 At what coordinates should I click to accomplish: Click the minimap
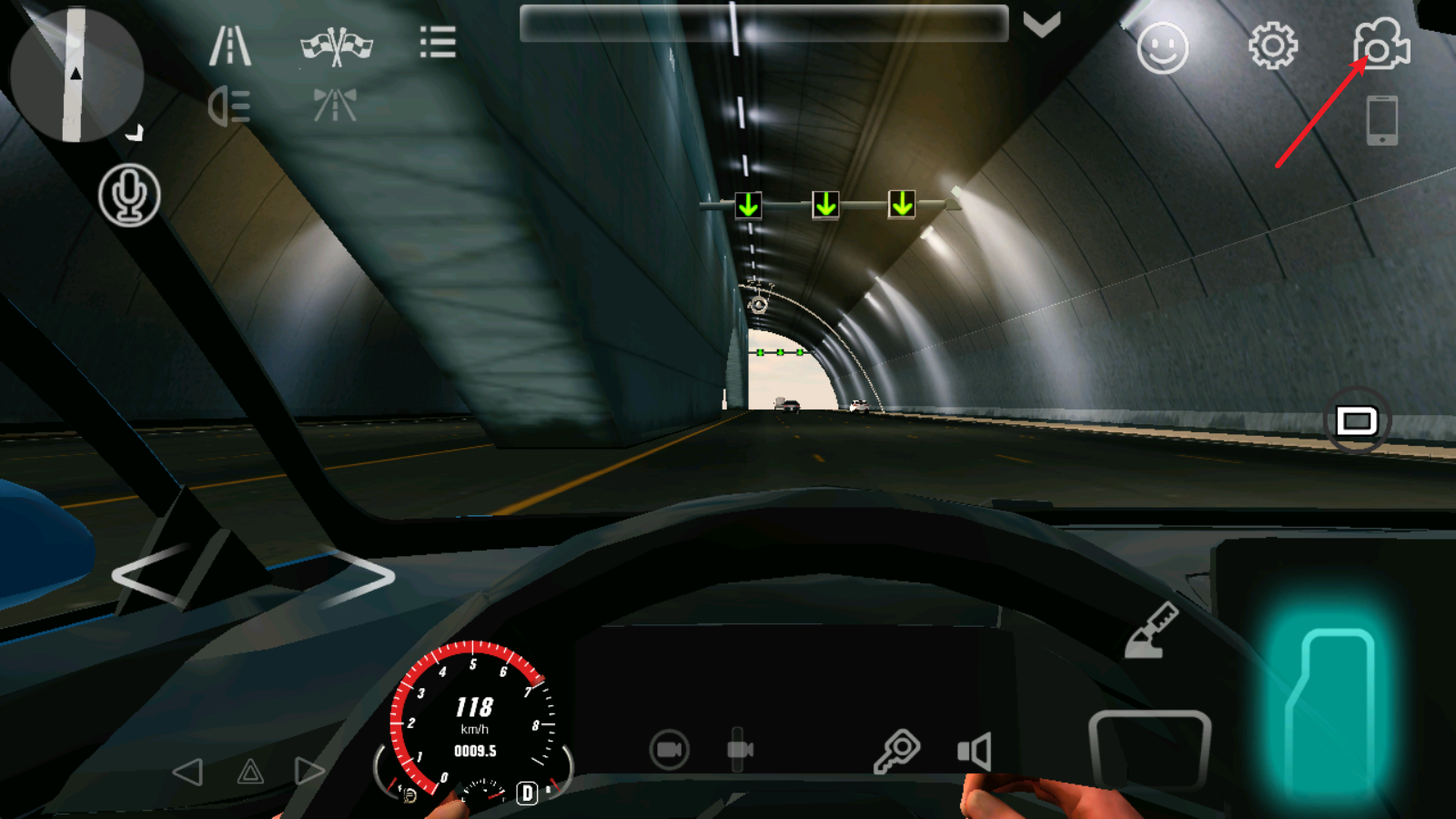pyautogui.click(x=76, y=75)
